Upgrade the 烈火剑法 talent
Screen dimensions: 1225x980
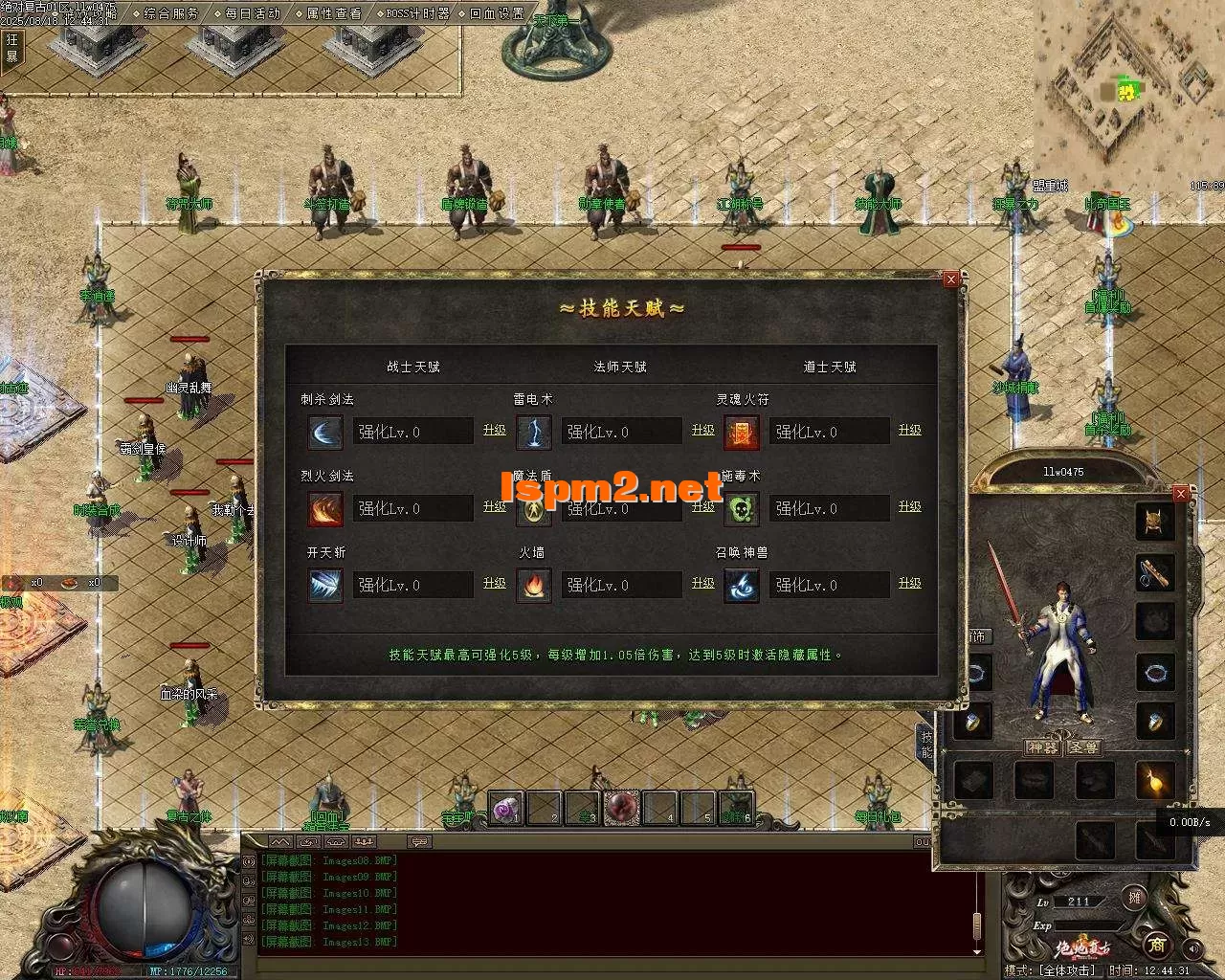tap(494, 506)
